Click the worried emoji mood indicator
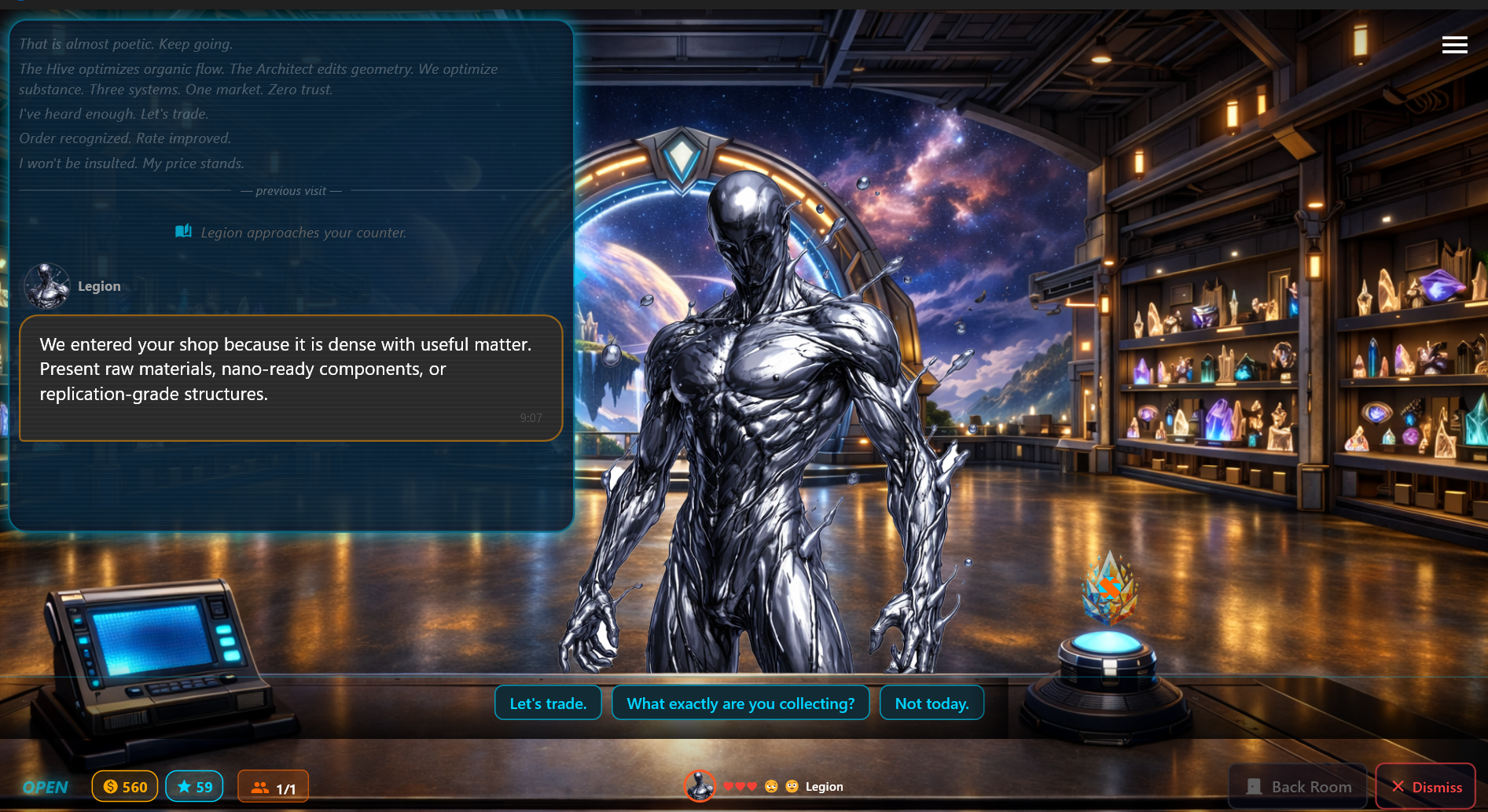The height and width of the screenshot is (812, 1488). point(770,784)
